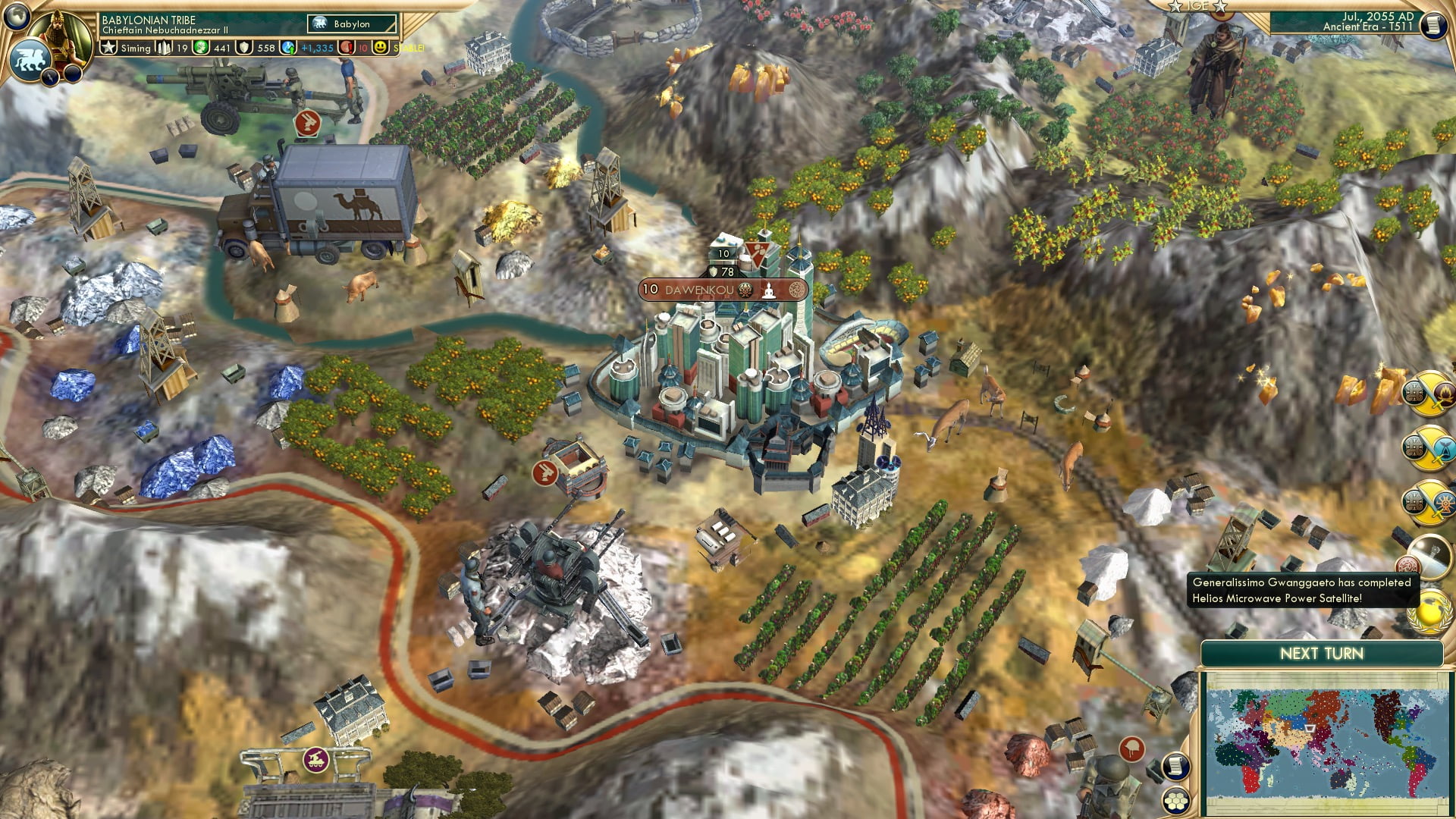1456x819 pixels.
Task: Click the green faith icon beside 441
Action: 201,47
